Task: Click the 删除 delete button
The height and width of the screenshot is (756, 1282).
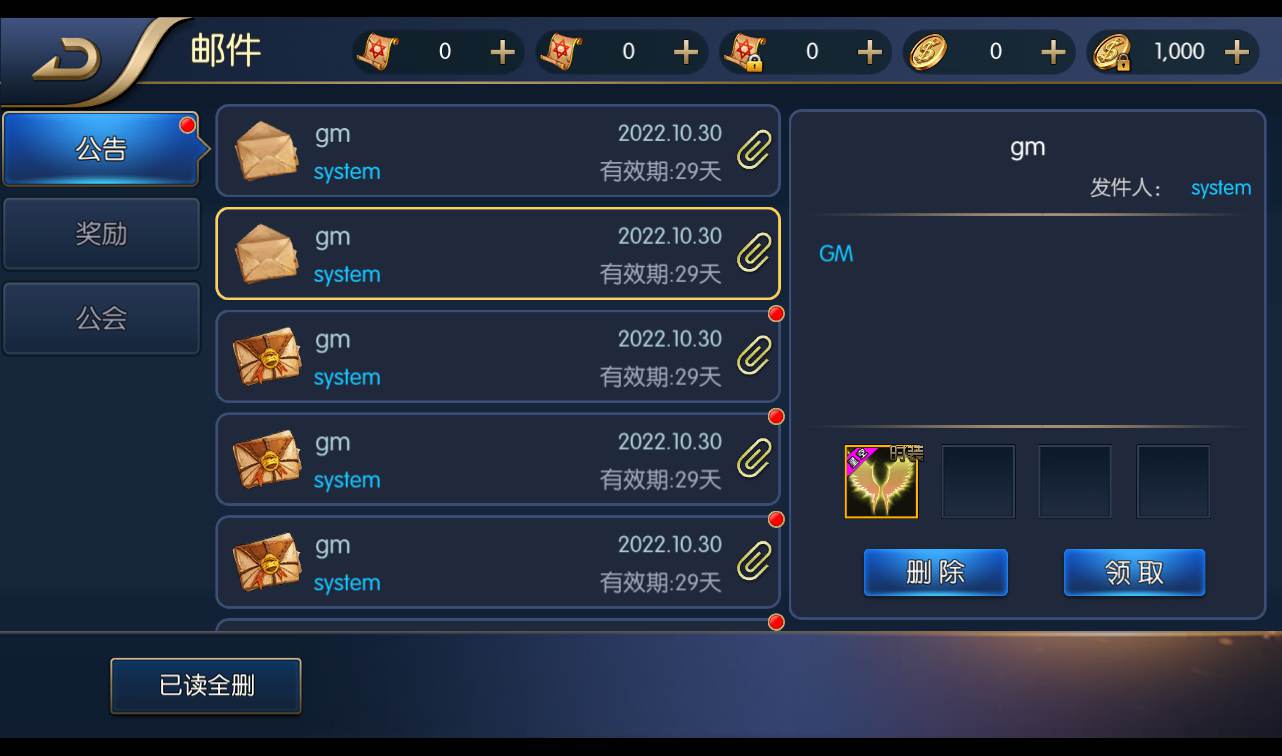Action: click(x=934, y=572)
